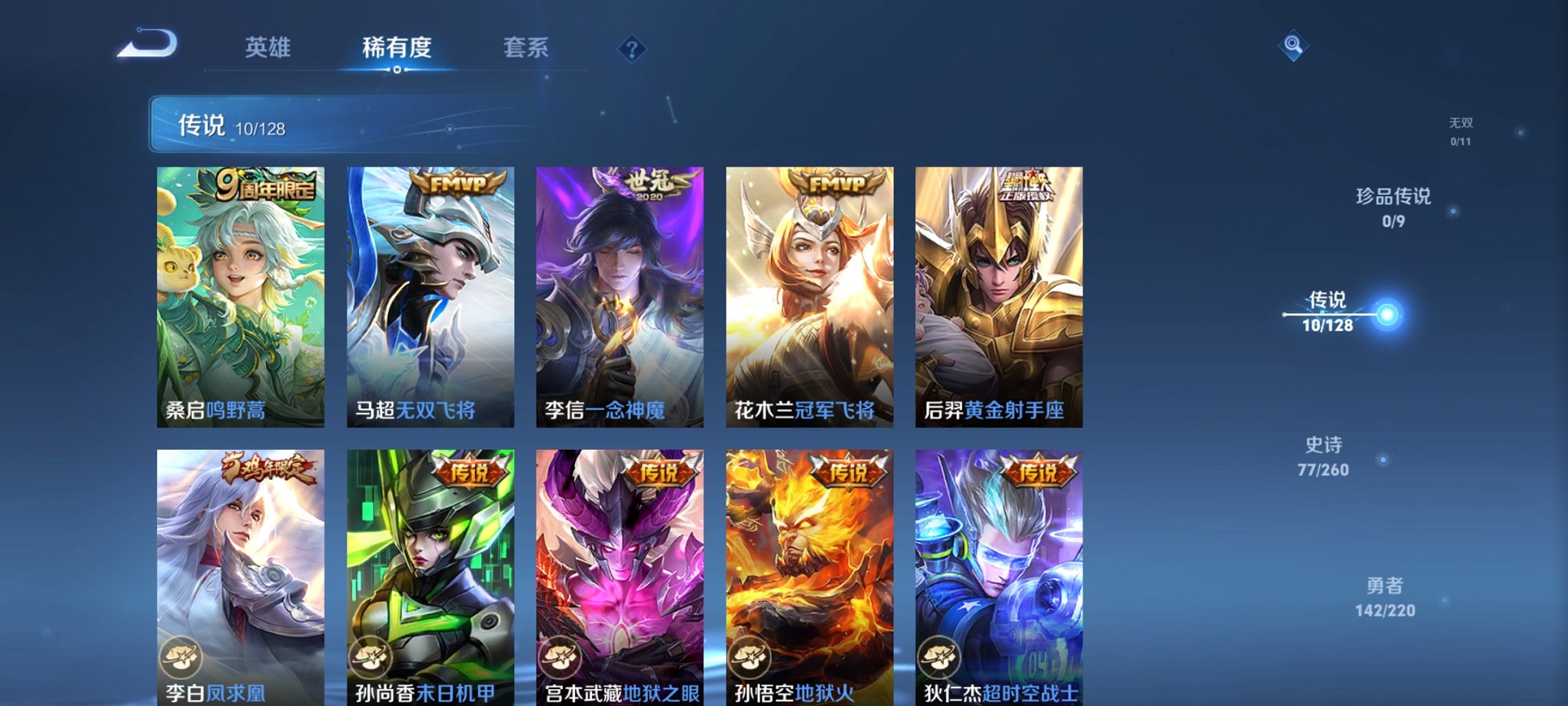Click the question mark help icon

632,50
